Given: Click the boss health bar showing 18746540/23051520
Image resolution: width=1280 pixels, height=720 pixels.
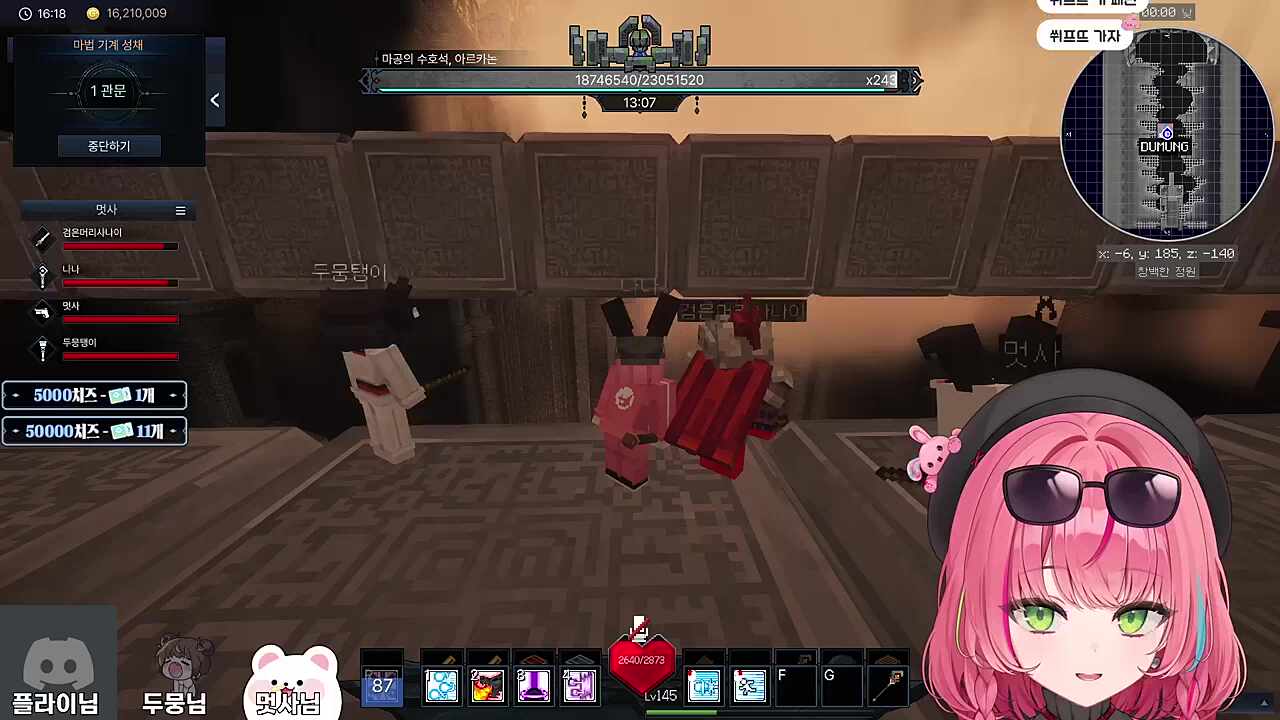Looking at the screenshot, I should [640, 80].
